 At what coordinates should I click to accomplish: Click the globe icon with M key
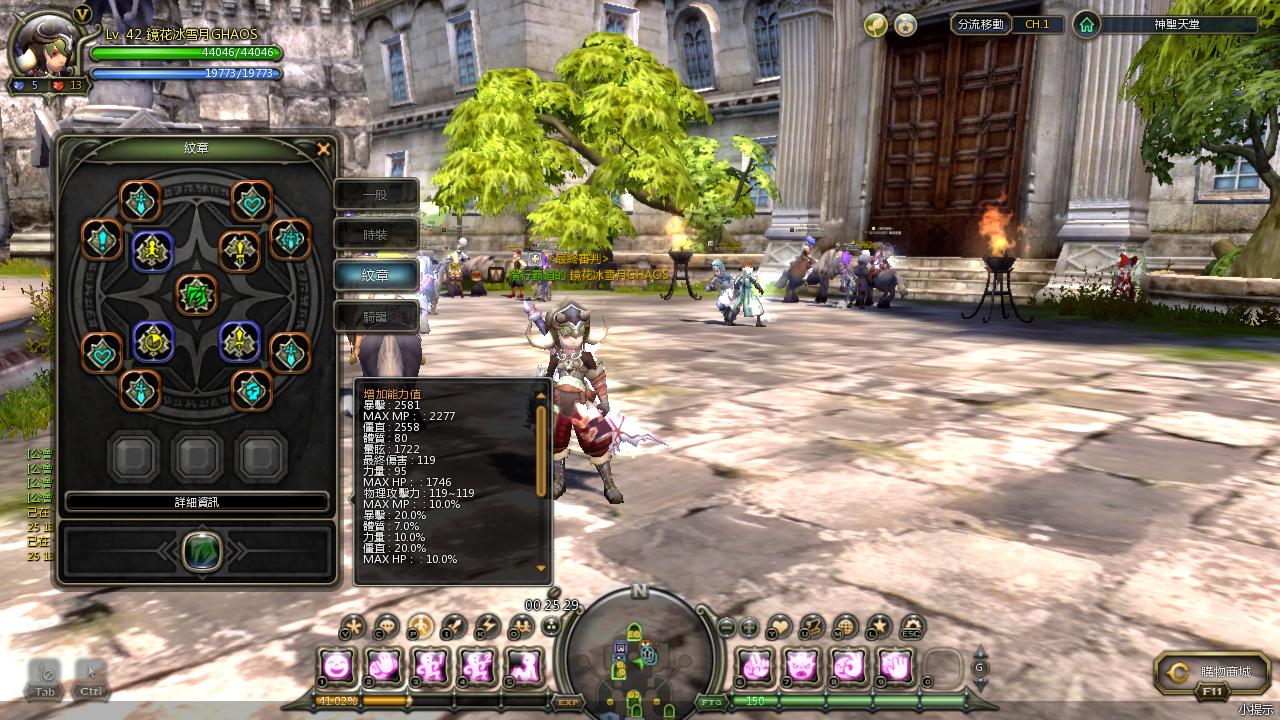pos(845,627)
